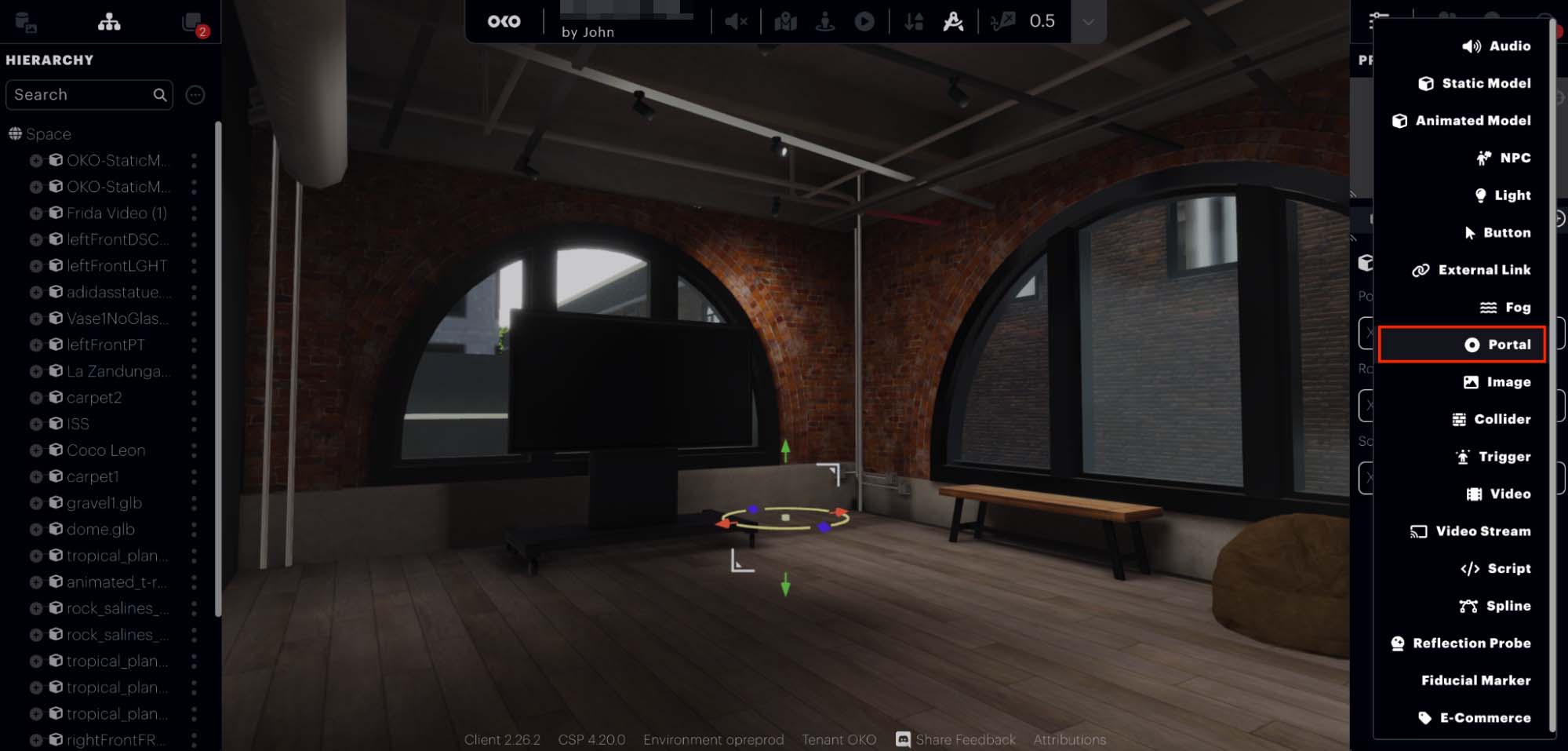Open the toolbar dropdown arrow
Viewport: 1568px width, 751px height.
pos(1088,22)
